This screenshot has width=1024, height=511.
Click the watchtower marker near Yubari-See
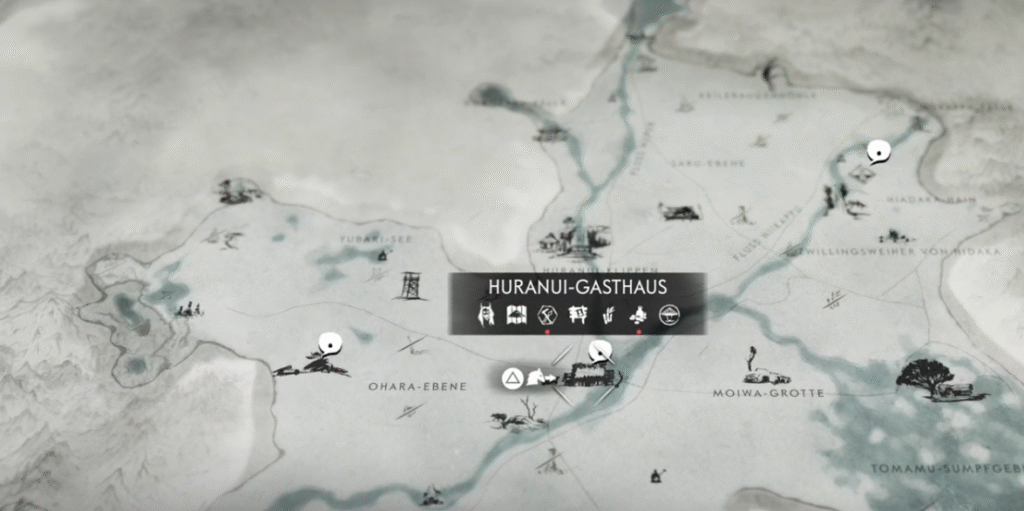coord(410,285)
